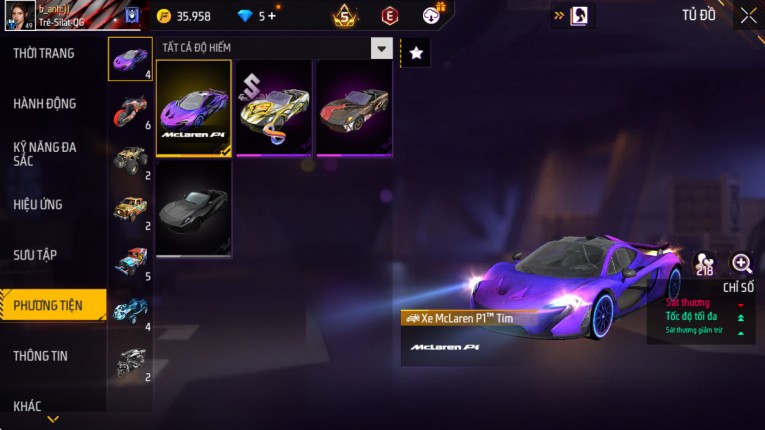This screenshot has width=765, height=430.
Task: Select the Phương Tiện tab
Action: coord(47,305)
